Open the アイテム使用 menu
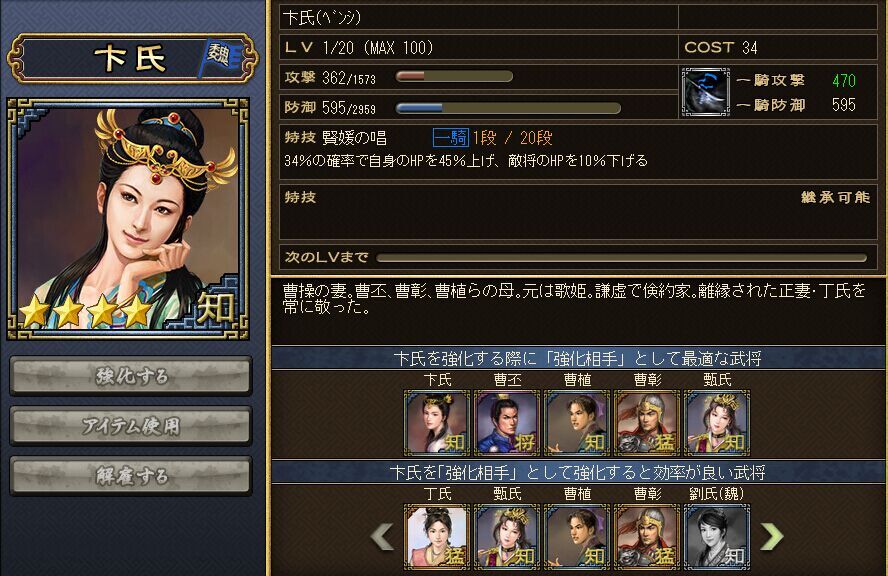The image size is (888, 576). tap(131, 425)
